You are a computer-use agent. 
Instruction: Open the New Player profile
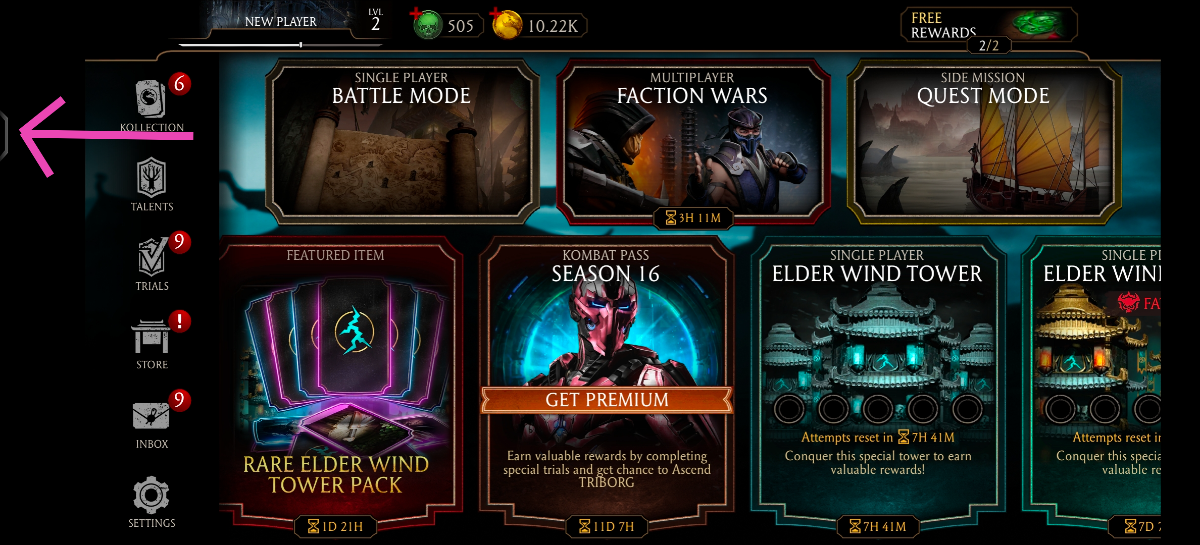280,22
